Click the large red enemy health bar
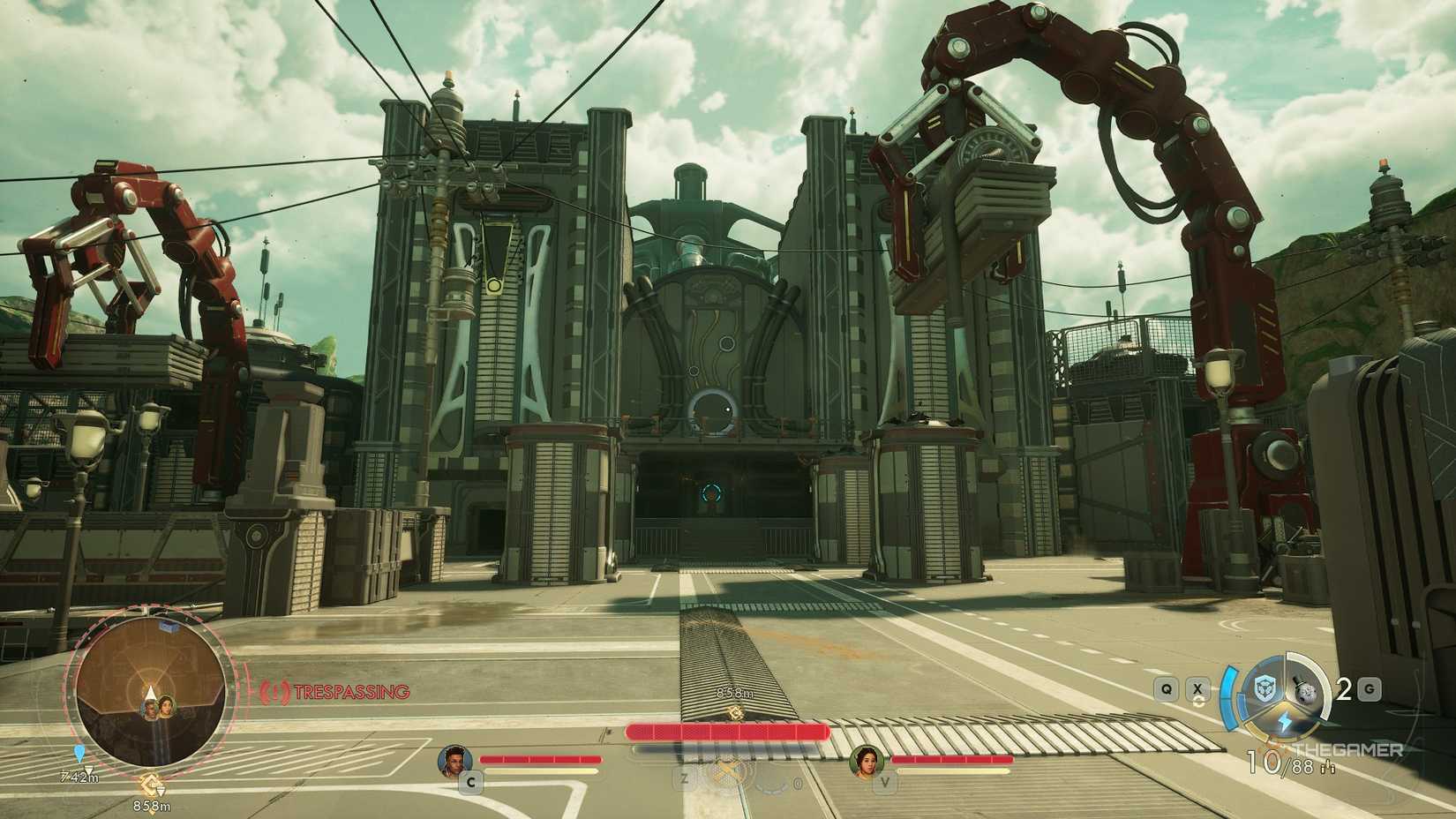 727,731
